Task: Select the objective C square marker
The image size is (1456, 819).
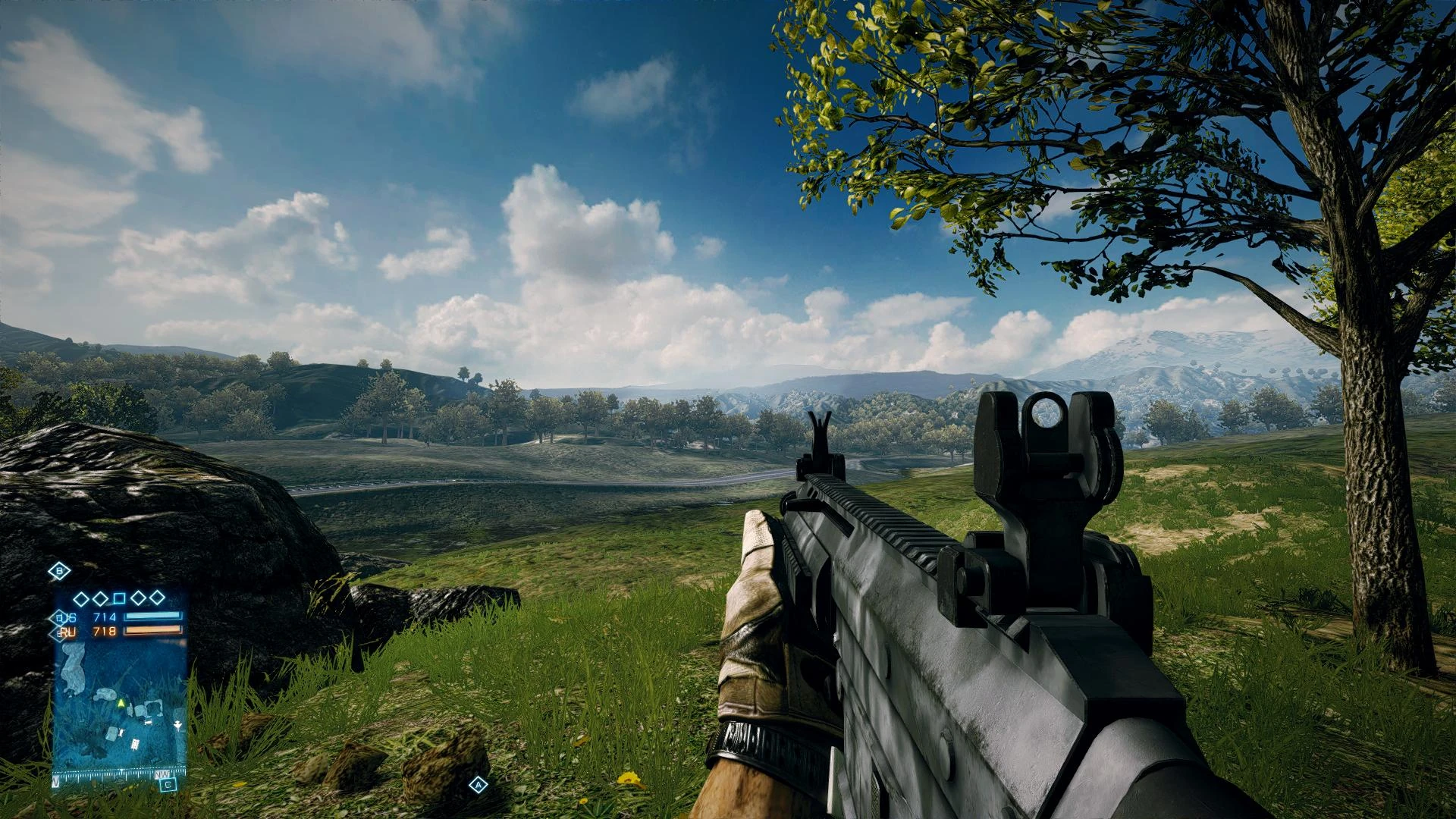Action: click(168, 785)
